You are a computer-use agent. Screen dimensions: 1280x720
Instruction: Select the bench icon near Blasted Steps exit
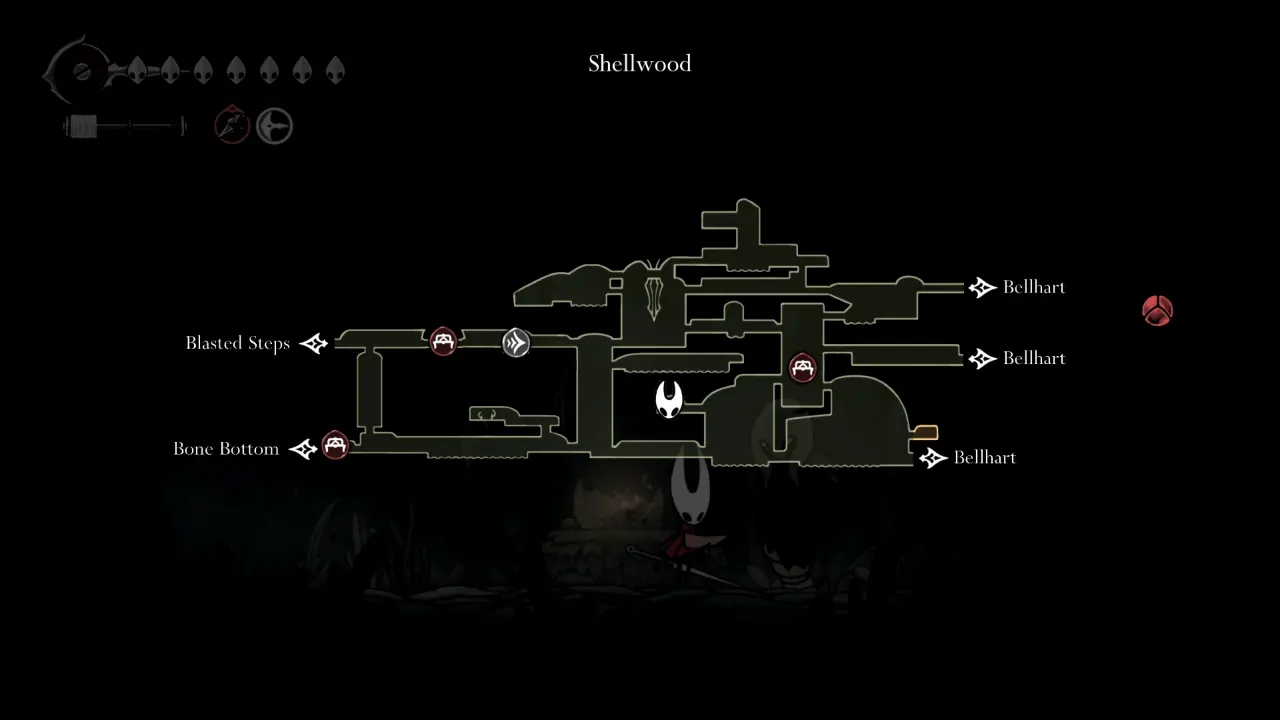point(444,341)
